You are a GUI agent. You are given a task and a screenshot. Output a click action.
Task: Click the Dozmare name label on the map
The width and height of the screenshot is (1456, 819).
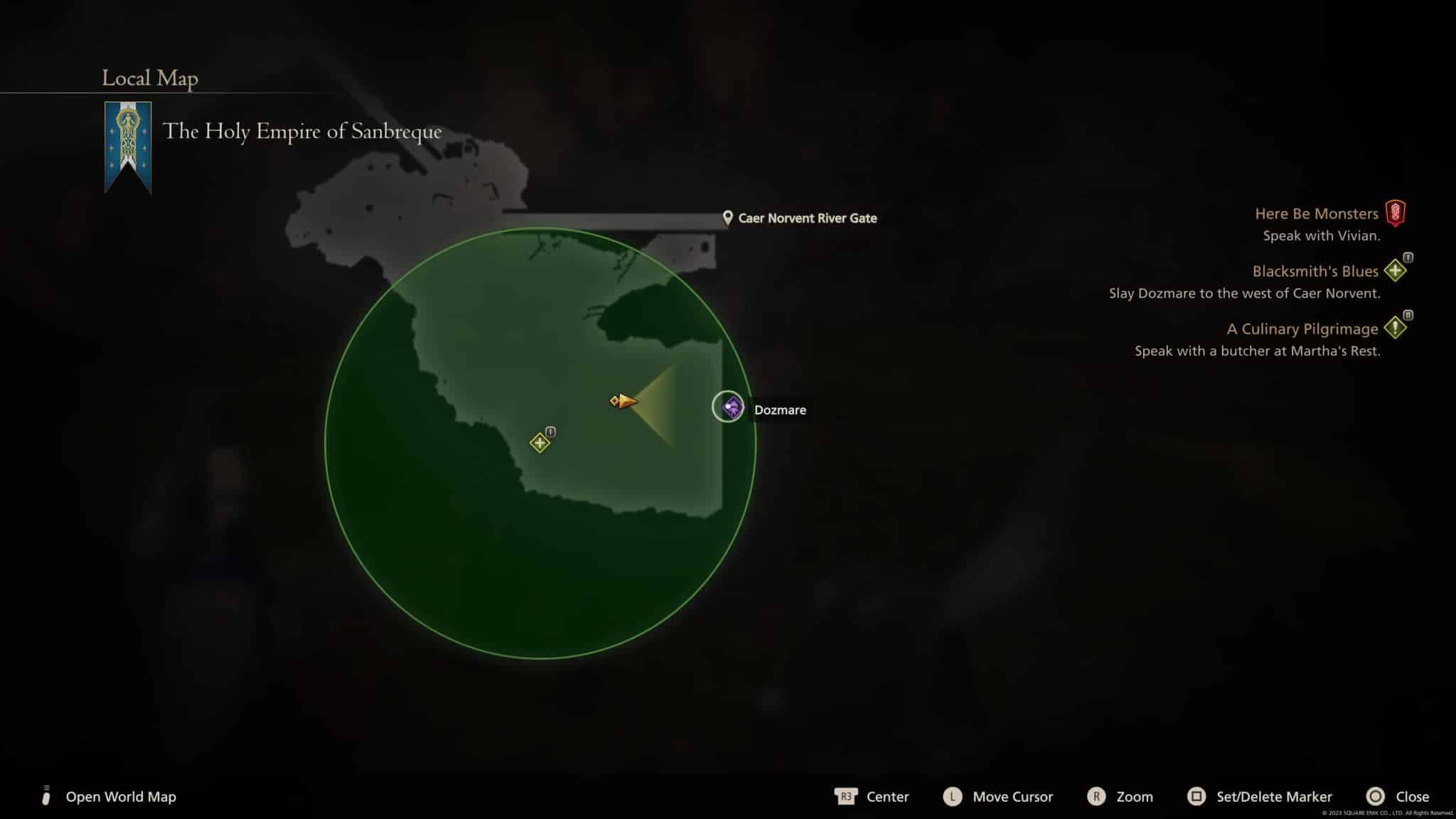[779, 409]
